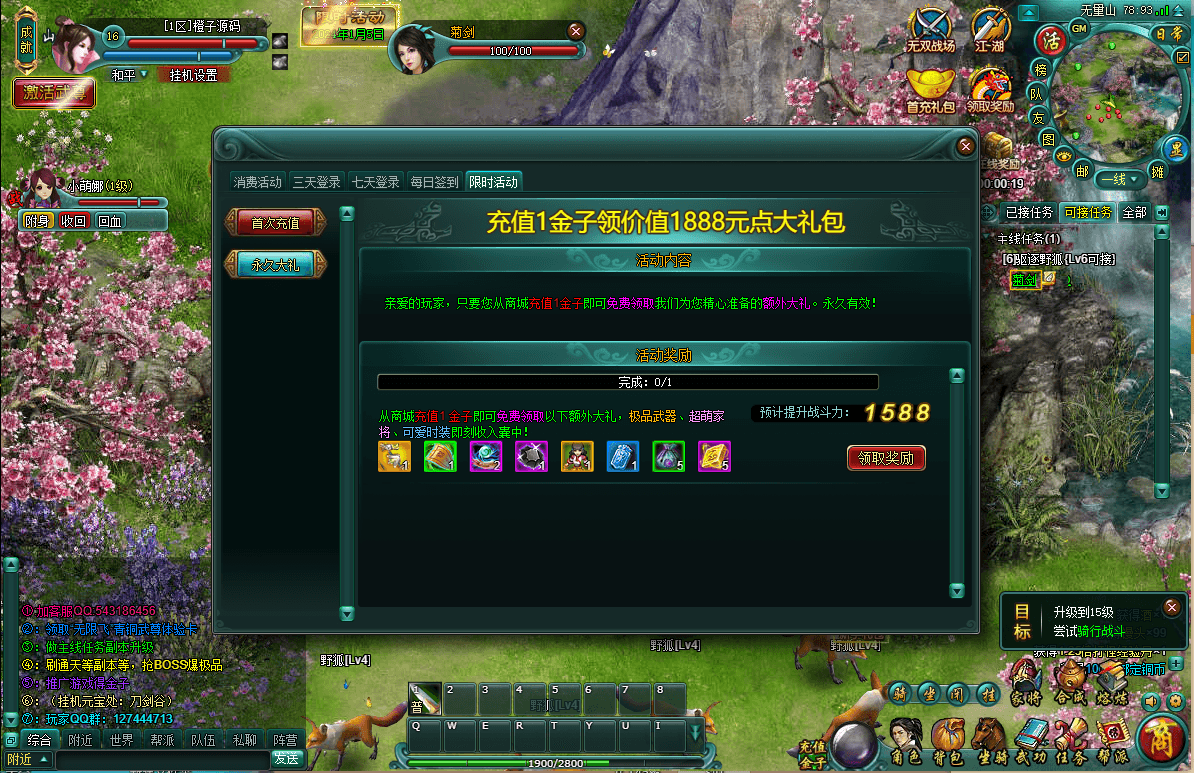Screen dimensions: 1194x773
Task: Choose the 首次充值 first recharge entry
Action: [x=275, y=223]
